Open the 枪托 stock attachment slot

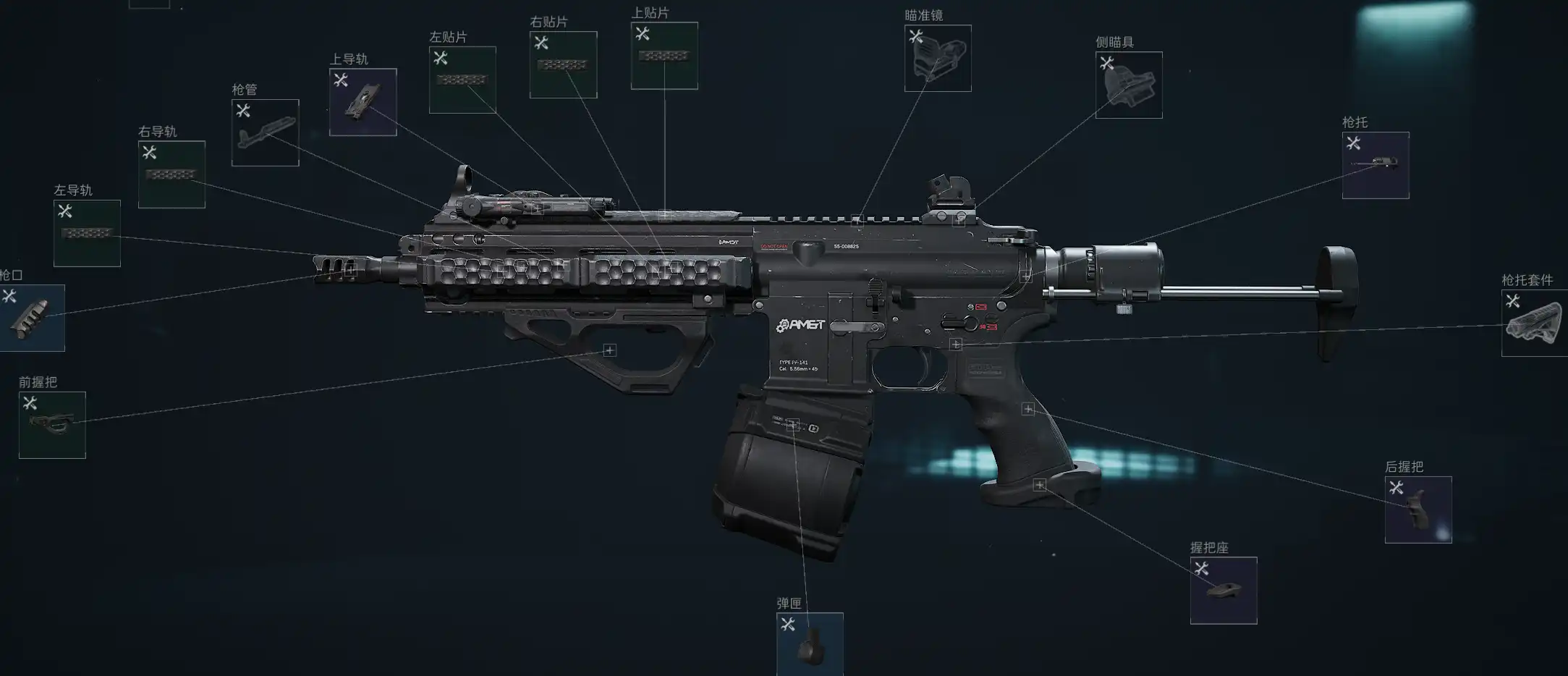point(1375,165)
